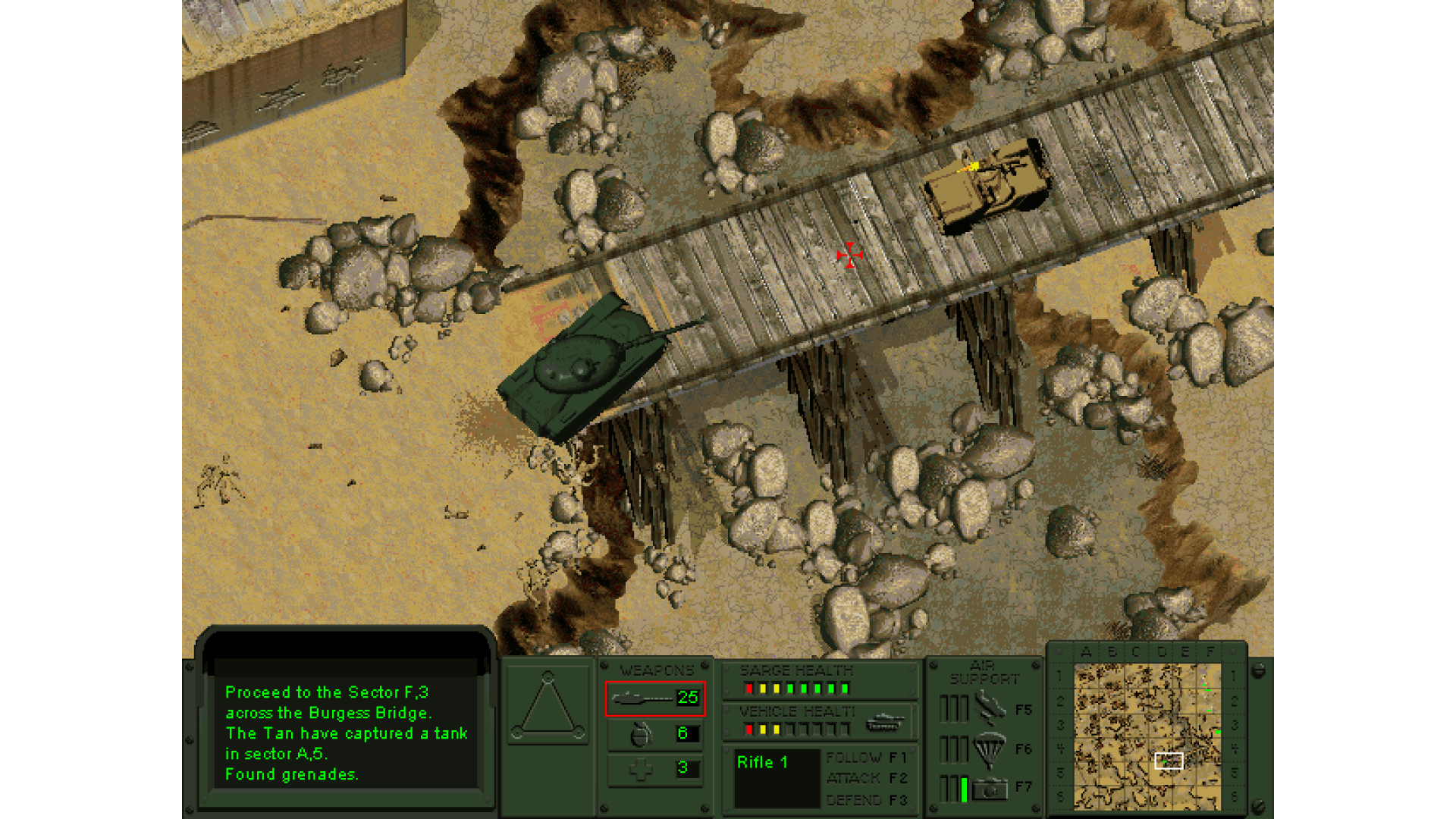
Task: Select the medkit cross slot
Action: (655, 769)
